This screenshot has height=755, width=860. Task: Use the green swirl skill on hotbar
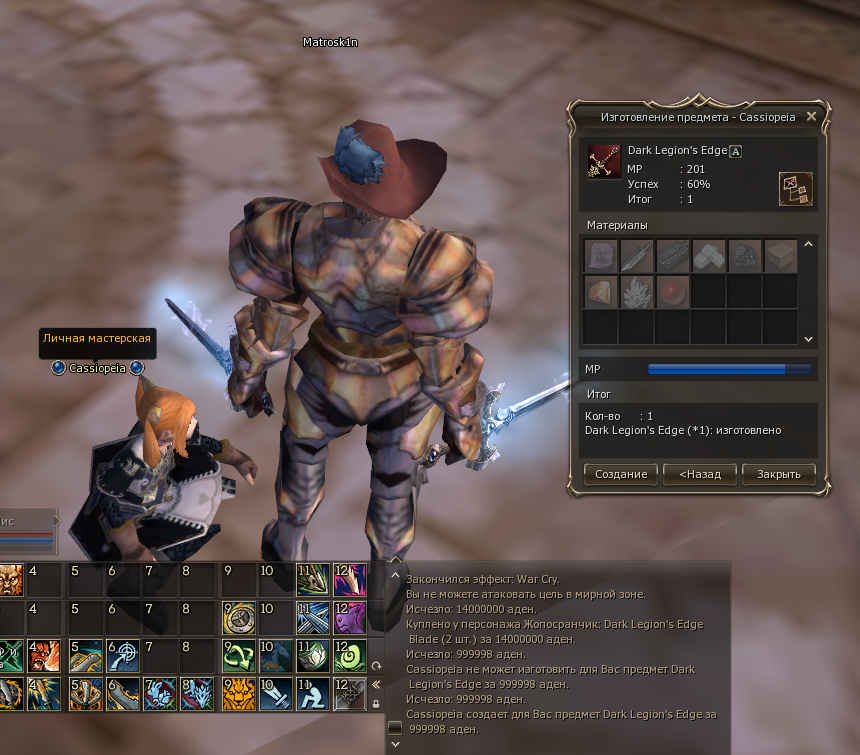(349, 655)
